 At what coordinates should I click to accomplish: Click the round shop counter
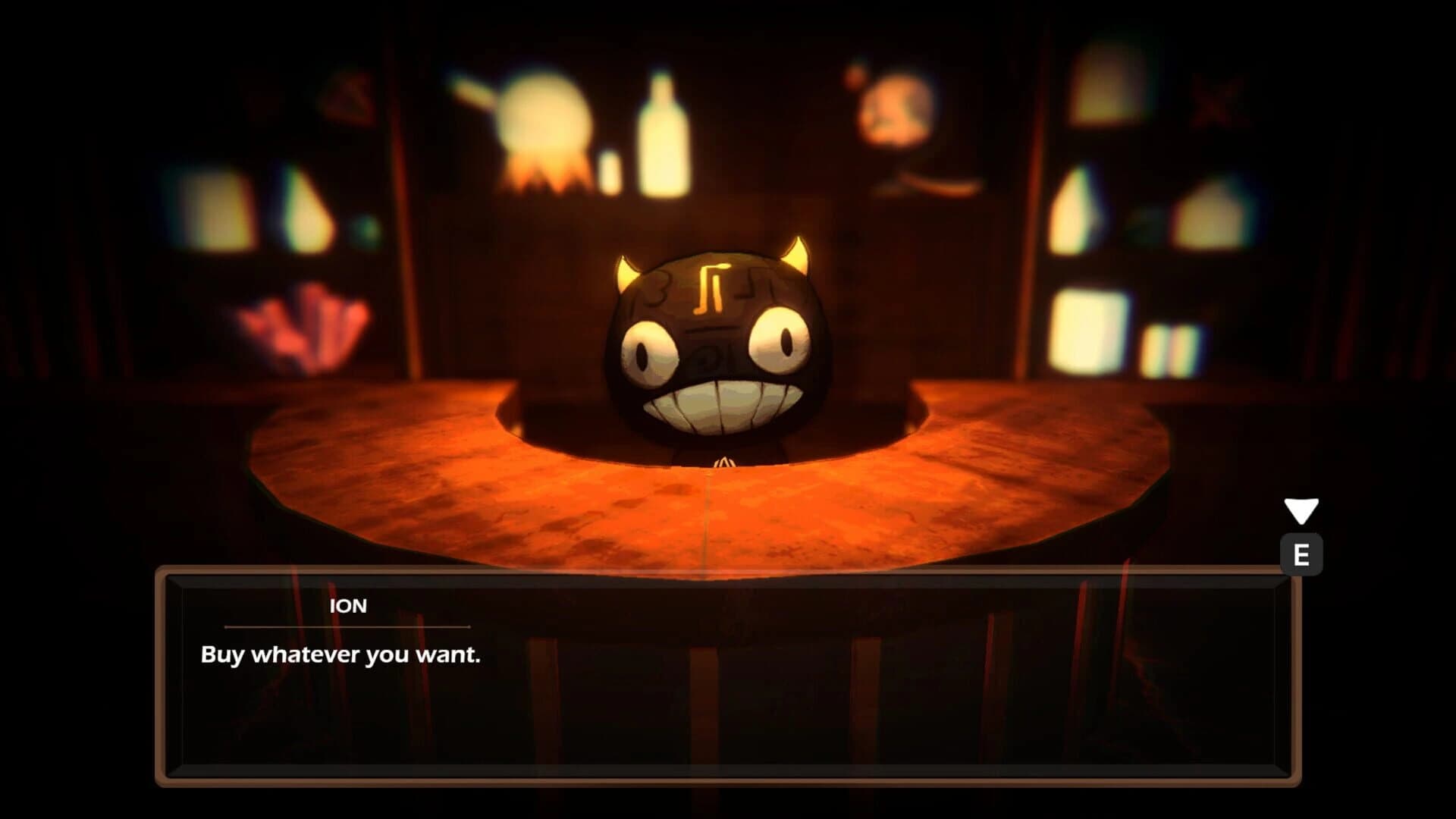[720, 508]
